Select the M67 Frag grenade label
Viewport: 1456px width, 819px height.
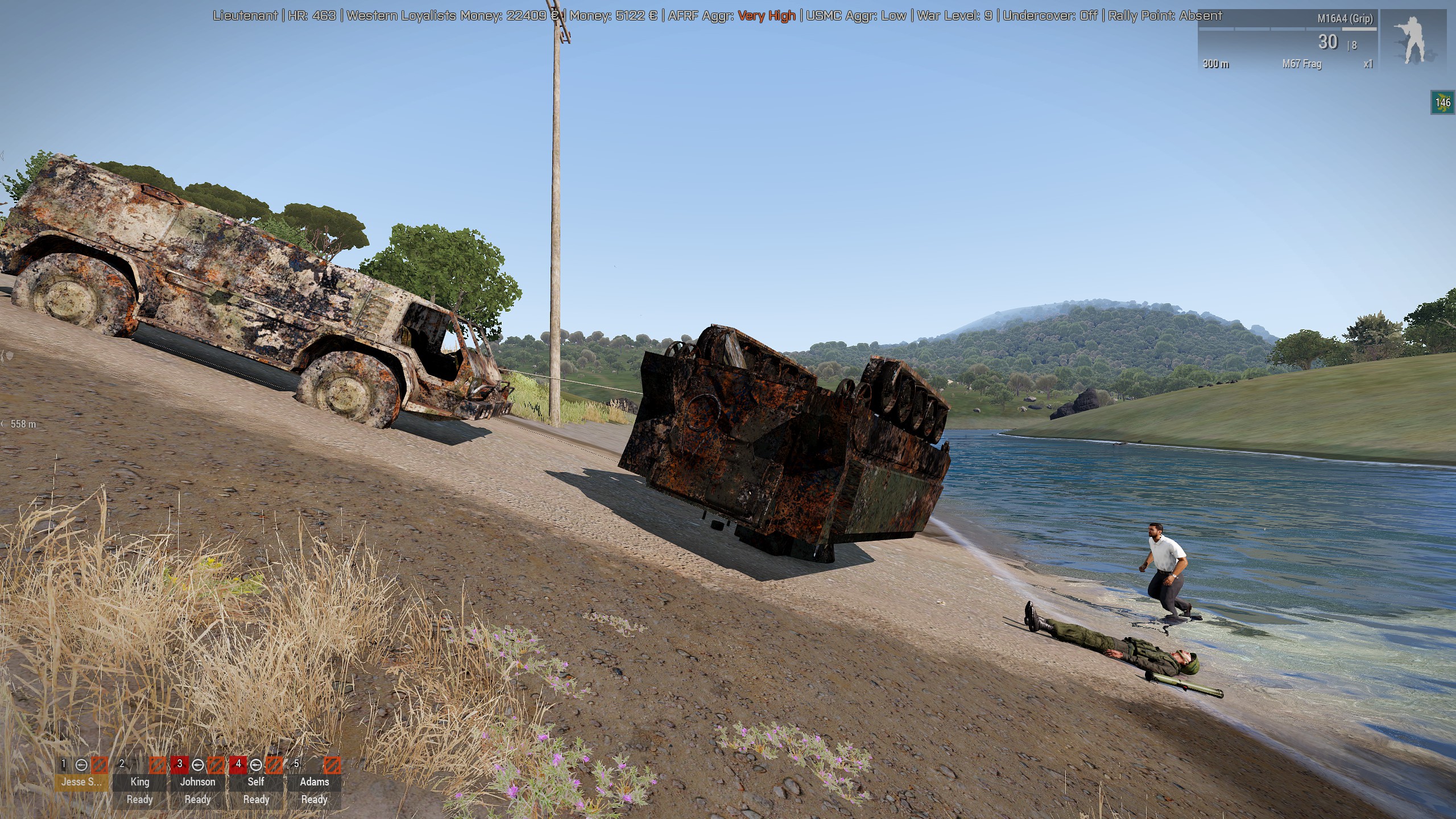click(1301, 64)
